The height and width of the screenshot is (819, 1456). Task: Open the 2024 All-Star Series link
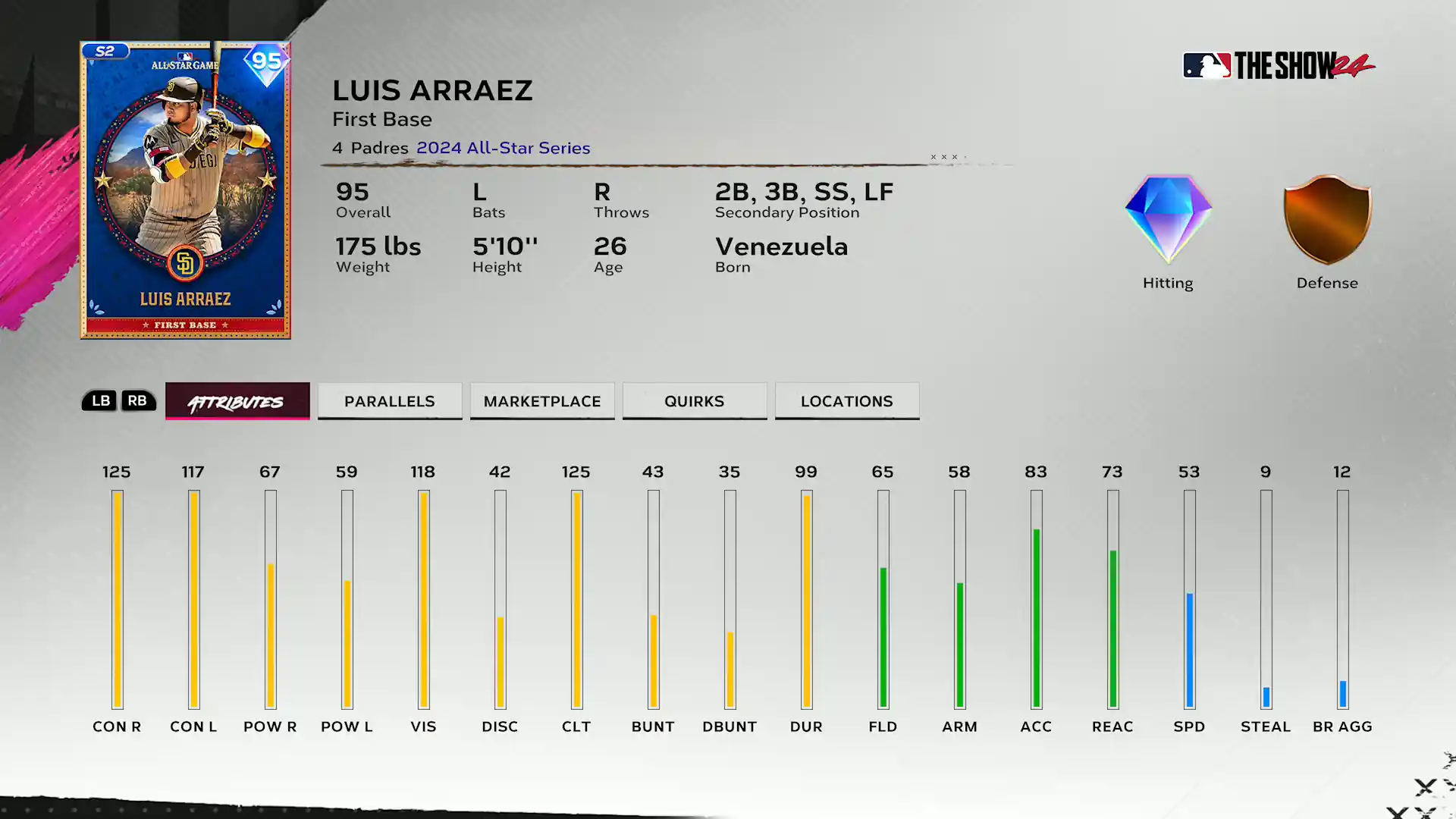[503, 148]
